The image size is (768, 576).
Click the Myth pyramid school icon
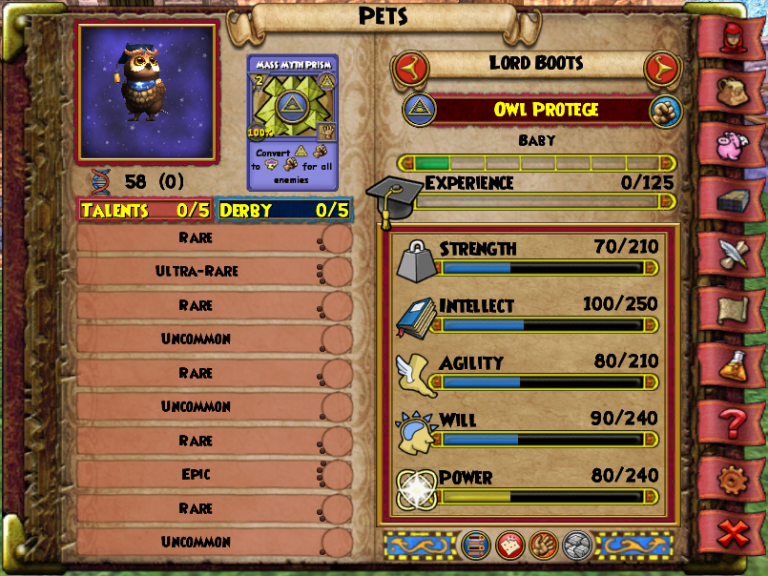(x=420, y=110)
